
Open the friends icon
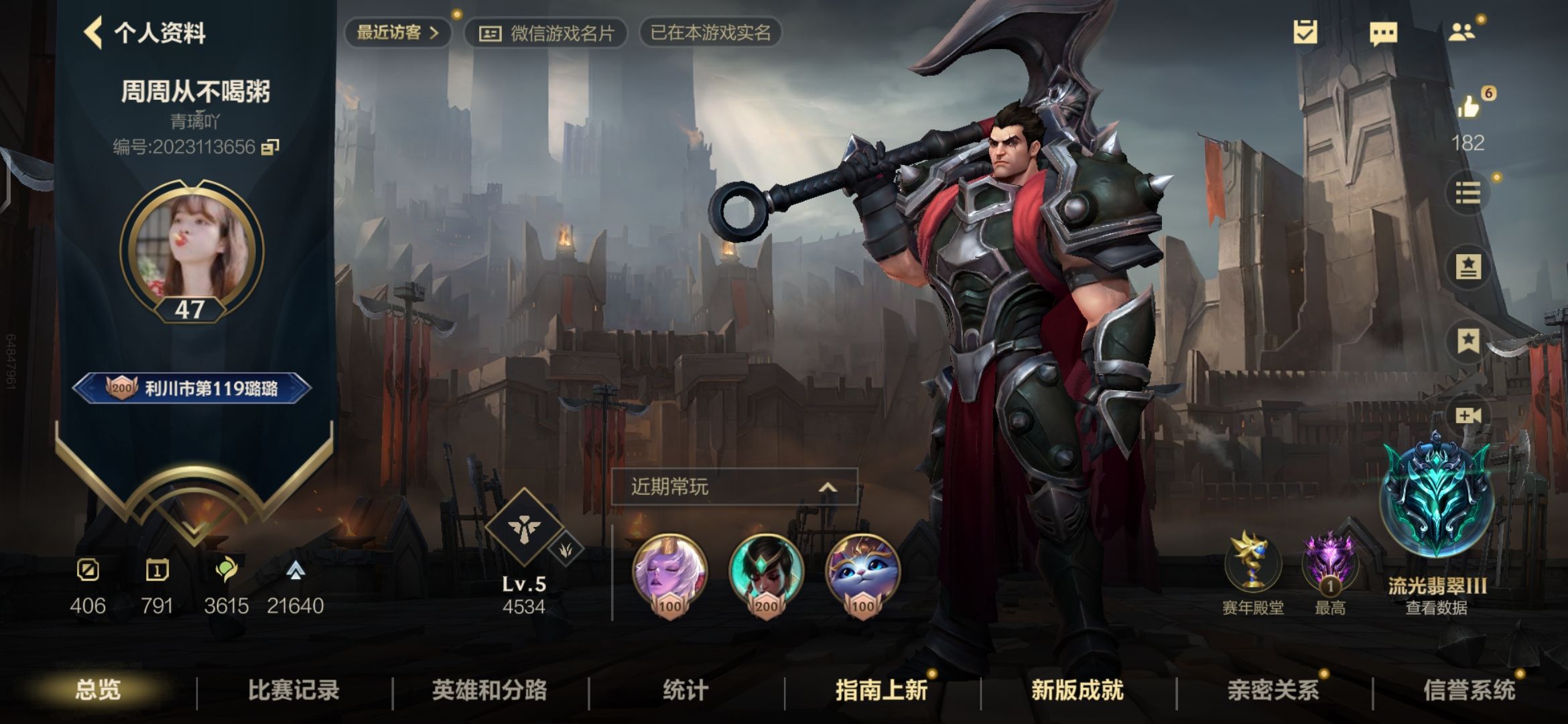coord(1461,32)
